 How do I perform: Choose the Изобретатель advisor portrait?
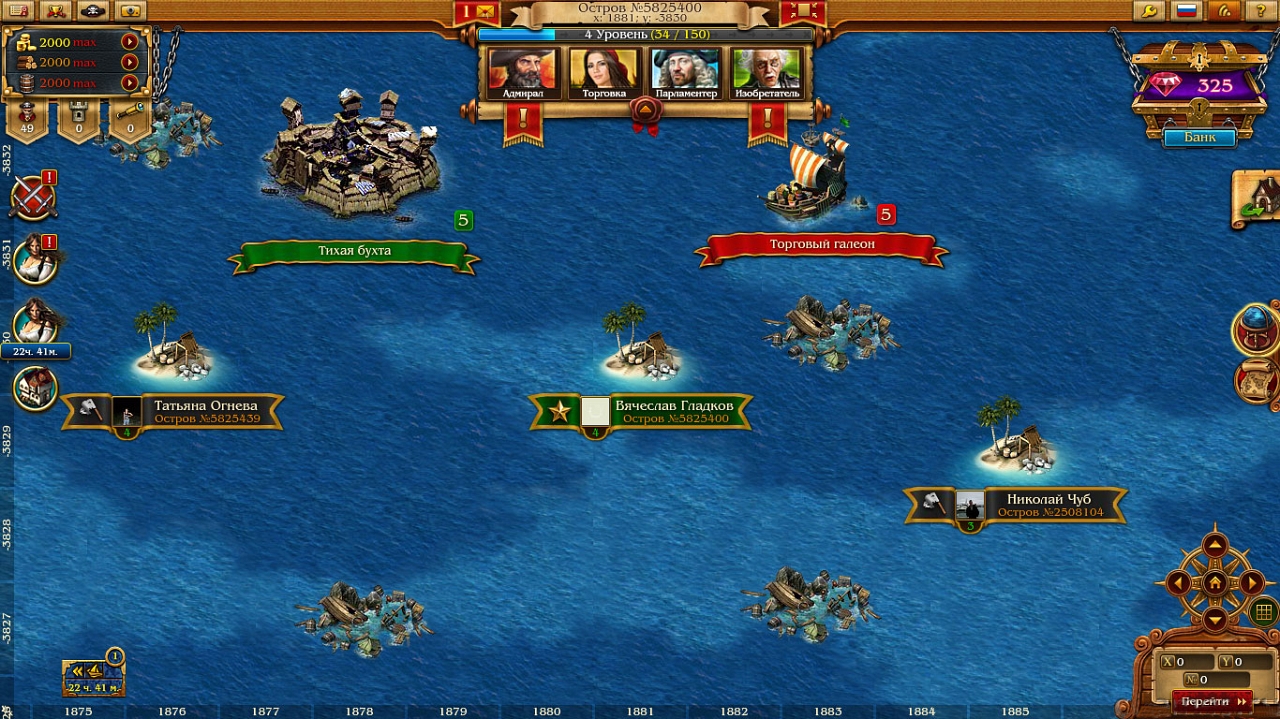click(x=767, y=72)
